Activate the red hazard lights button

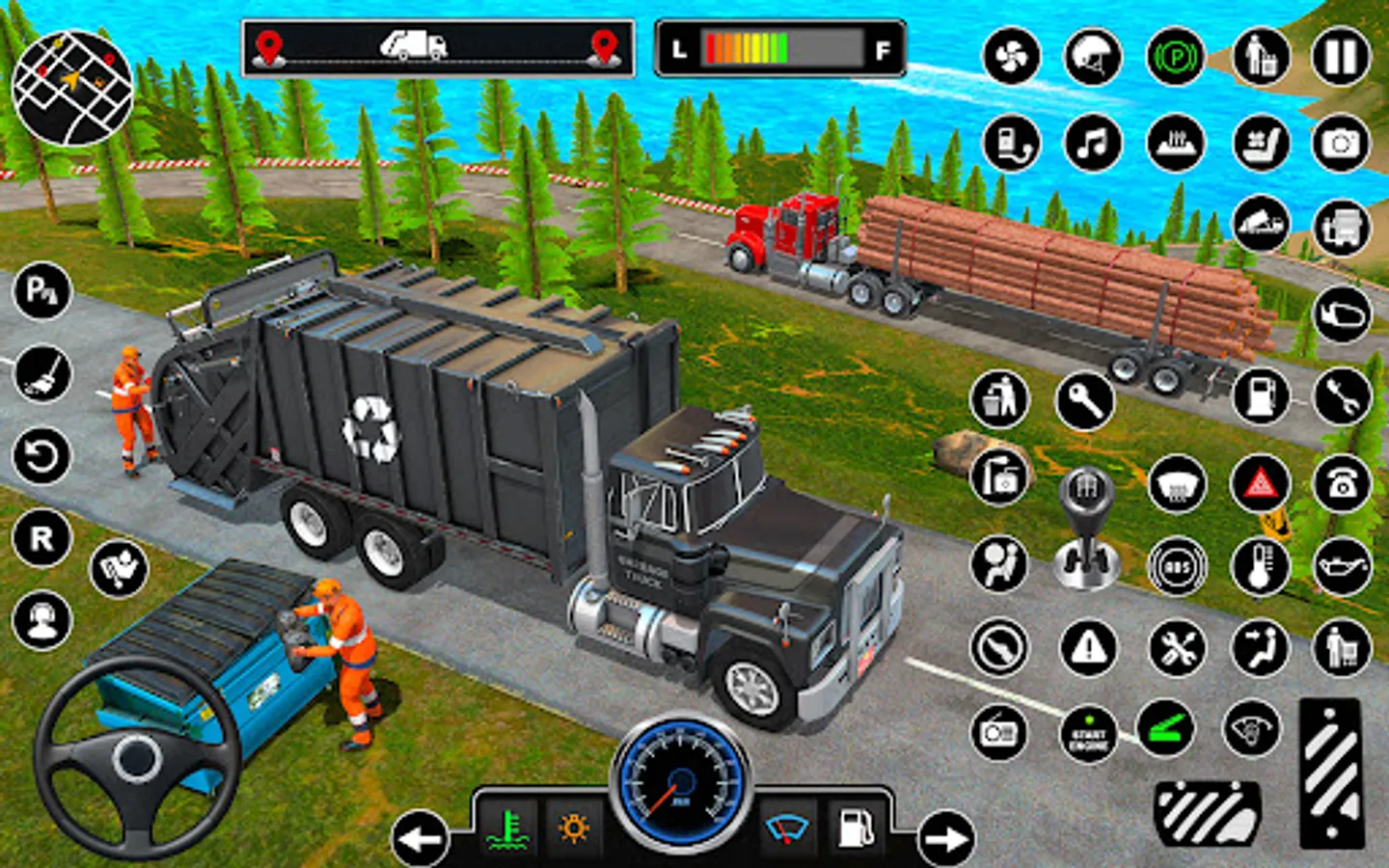(1260, 482)
